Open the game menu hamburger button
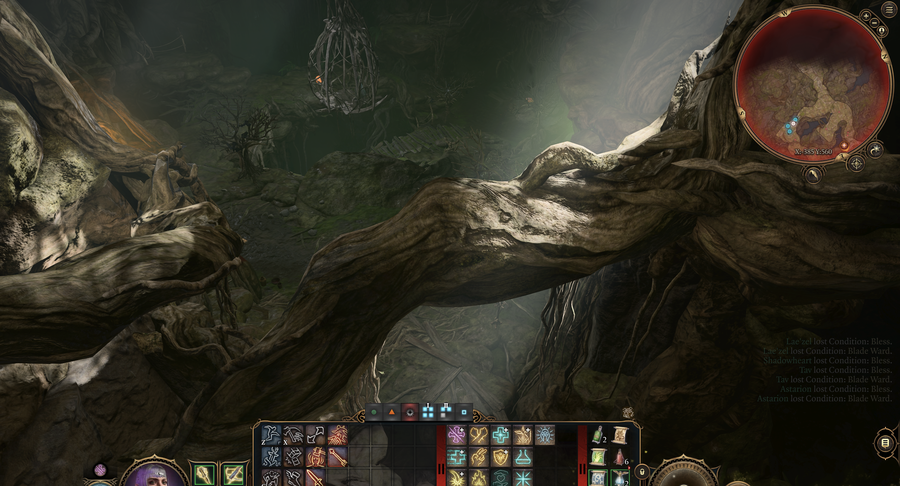 (x=889, y=10)
